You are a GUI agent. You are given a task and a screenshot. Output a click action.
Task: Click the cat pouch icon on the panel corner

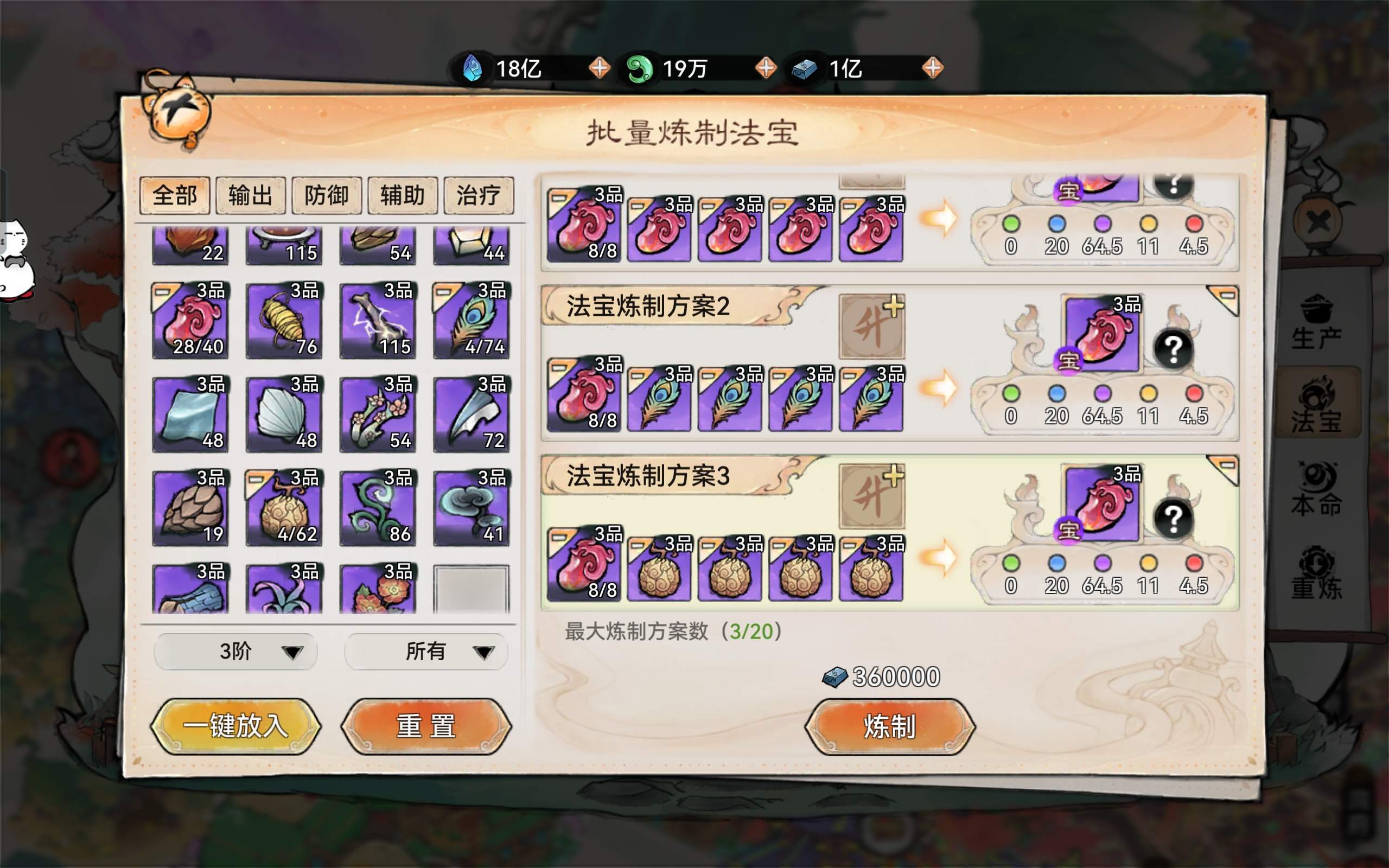pyautogui.click(x=178, y=115)
